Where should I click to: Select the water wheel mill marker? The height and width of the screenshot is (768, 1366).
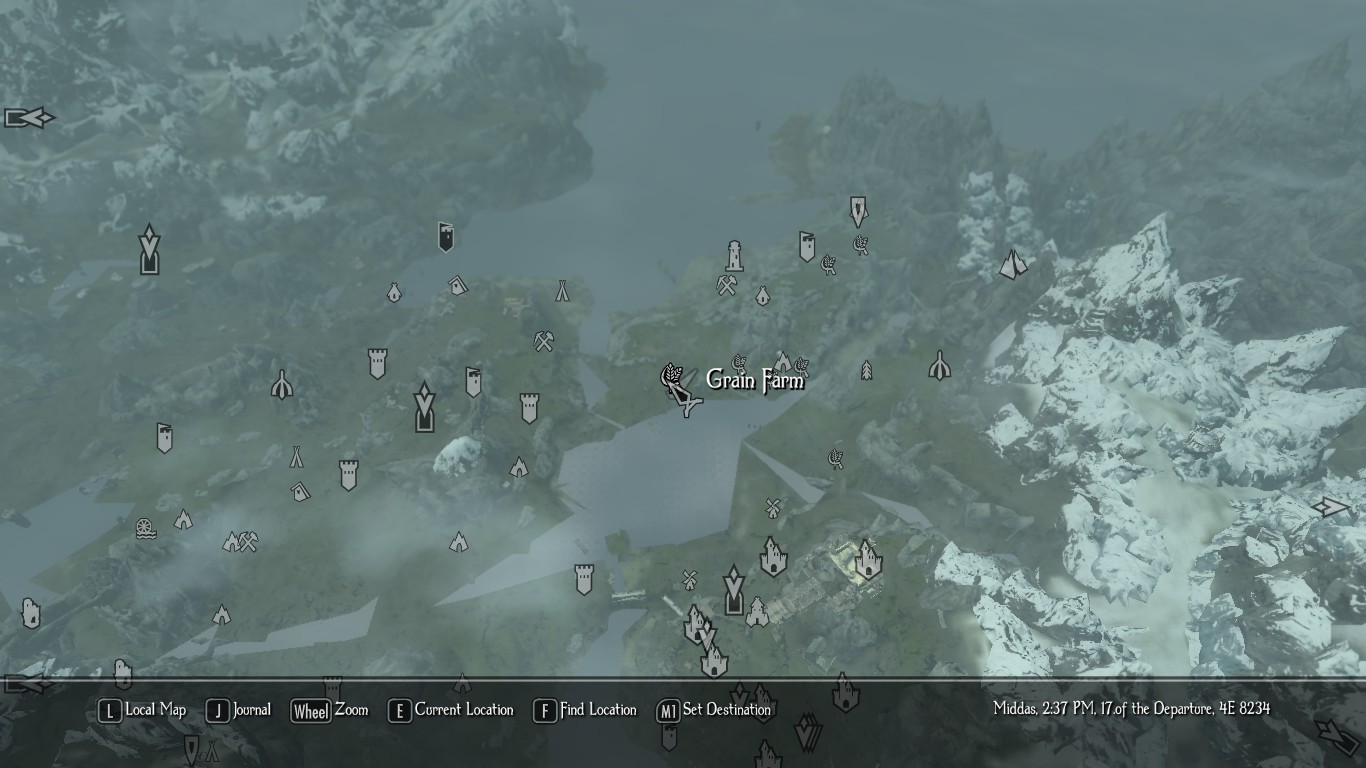point(146,528)
